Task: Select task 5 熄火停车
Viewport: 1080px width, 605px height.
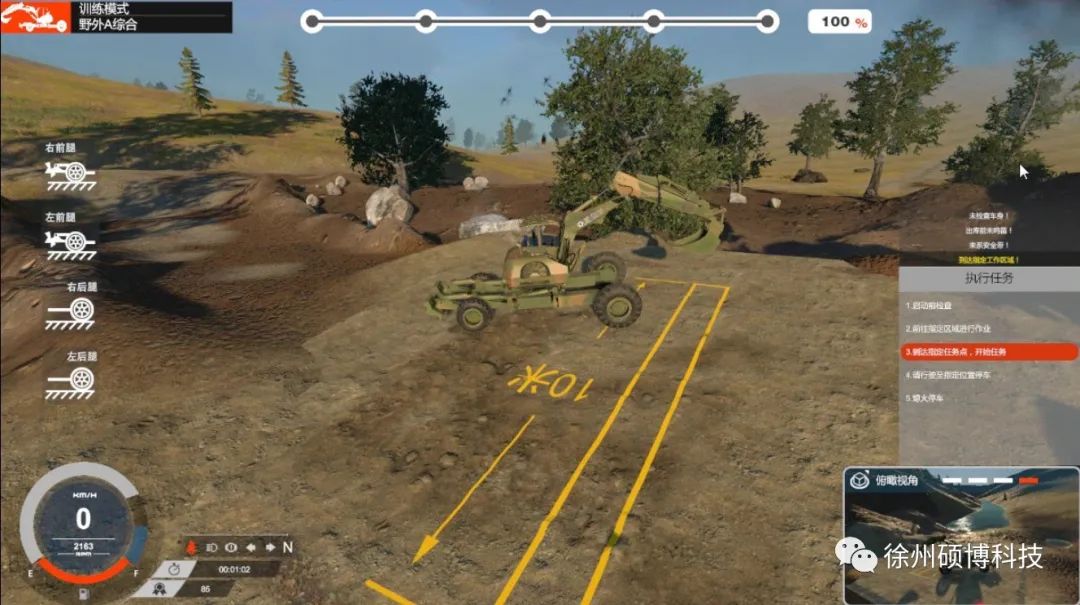Action: pos(927,398)
